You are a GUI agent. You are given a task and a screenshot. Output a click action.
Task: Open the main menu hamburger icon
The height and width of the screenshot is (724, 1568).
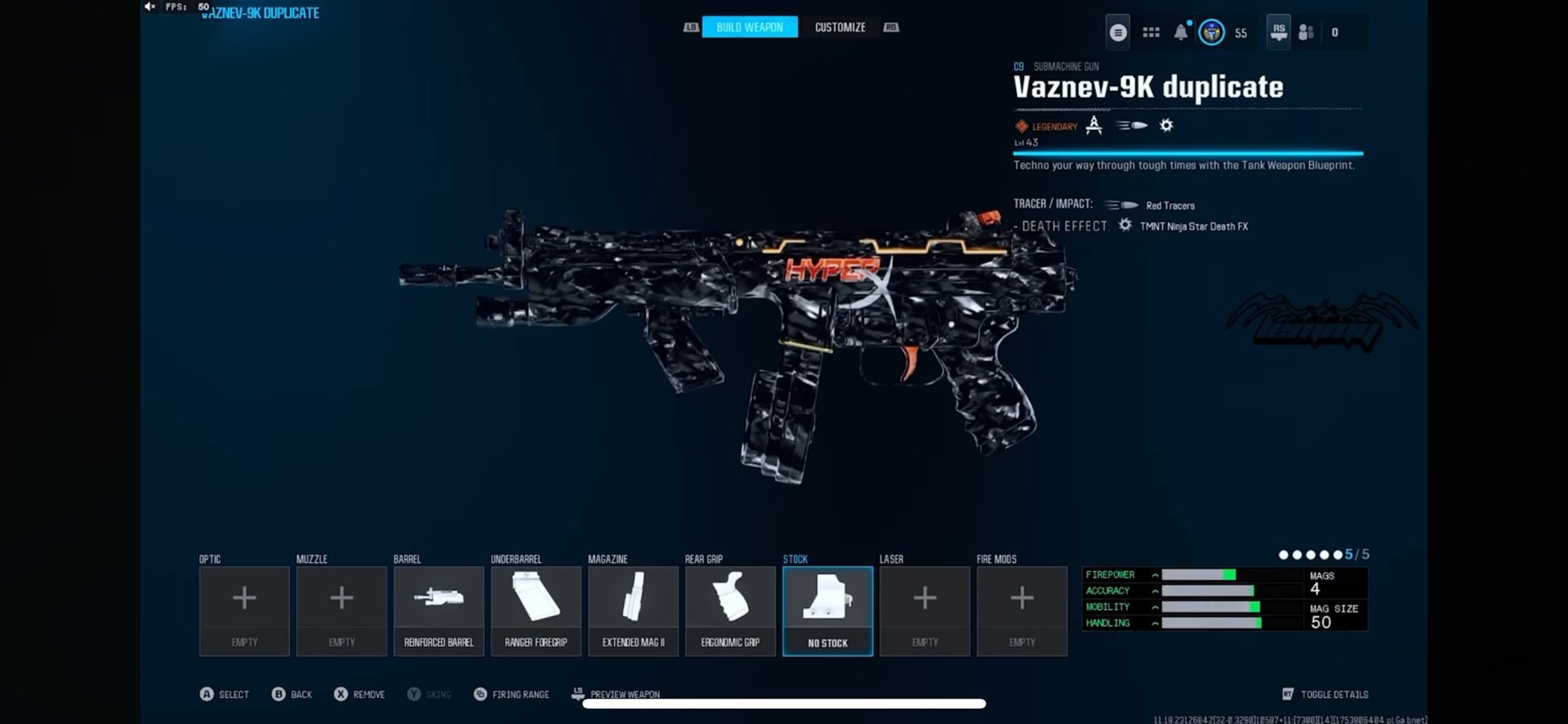pos(1118,33)
